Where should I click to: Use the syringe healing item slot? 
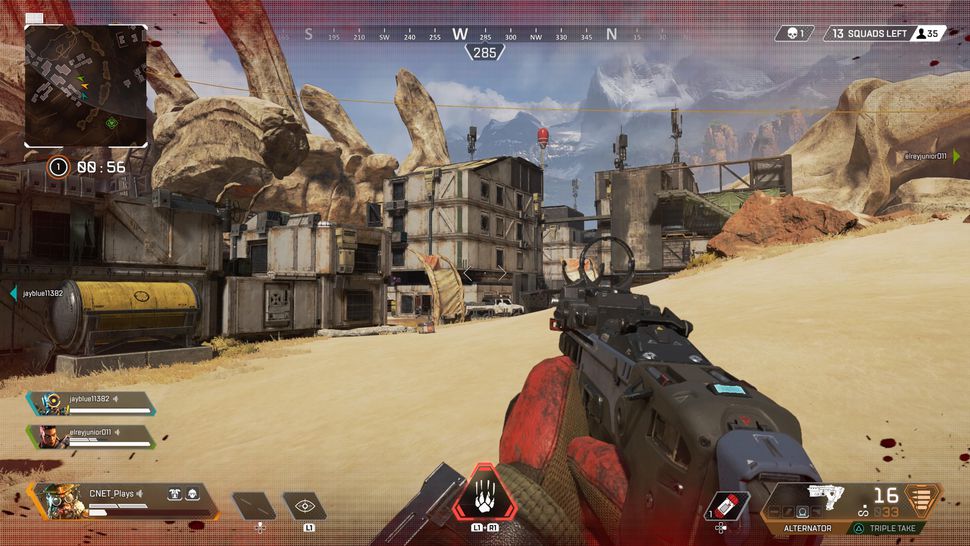pyautogui.click(x=727, y=506)
